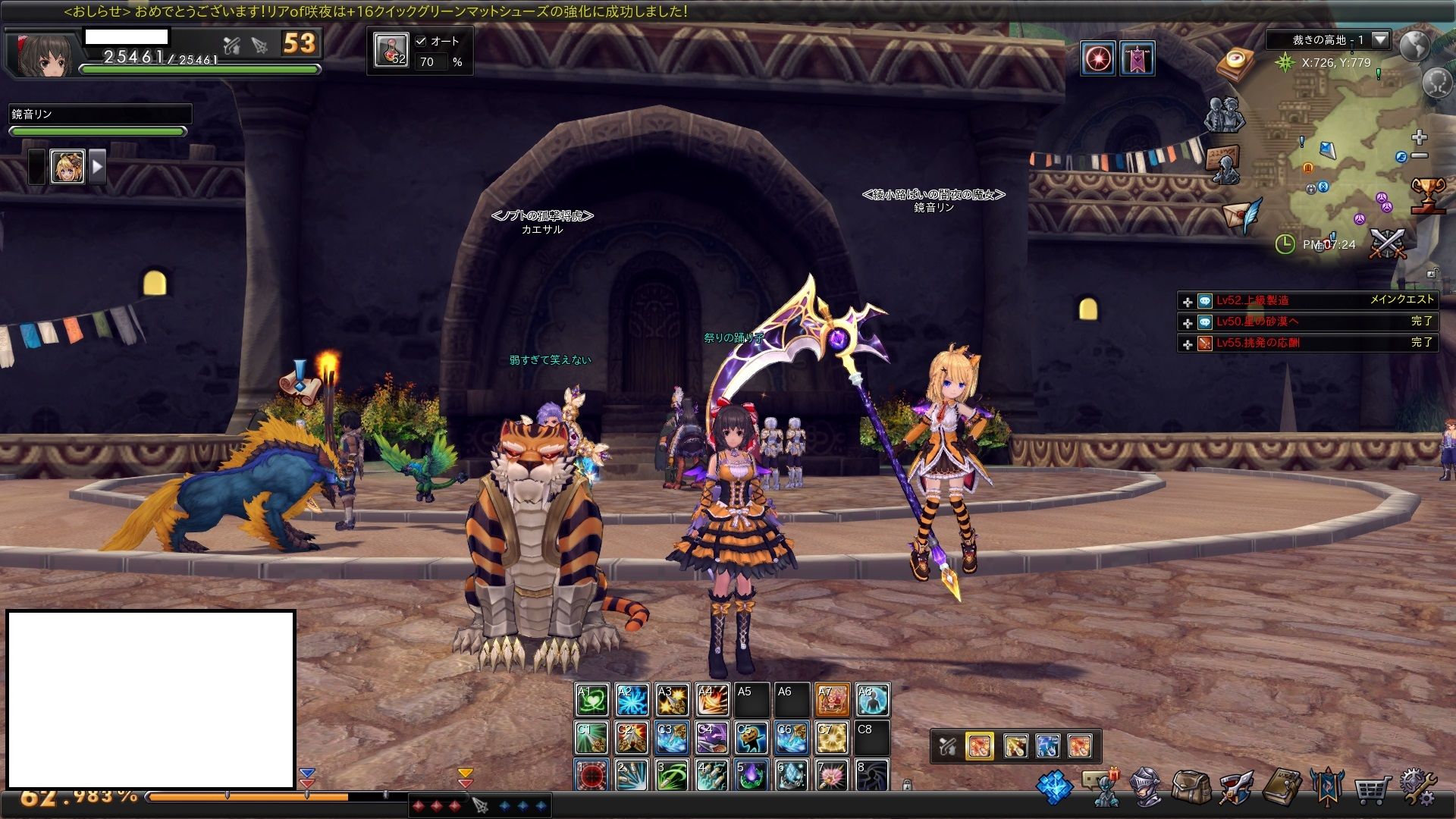
Task: Use the A7 orange throne skill
Action: pyautogui.click(x=832, y=700)
